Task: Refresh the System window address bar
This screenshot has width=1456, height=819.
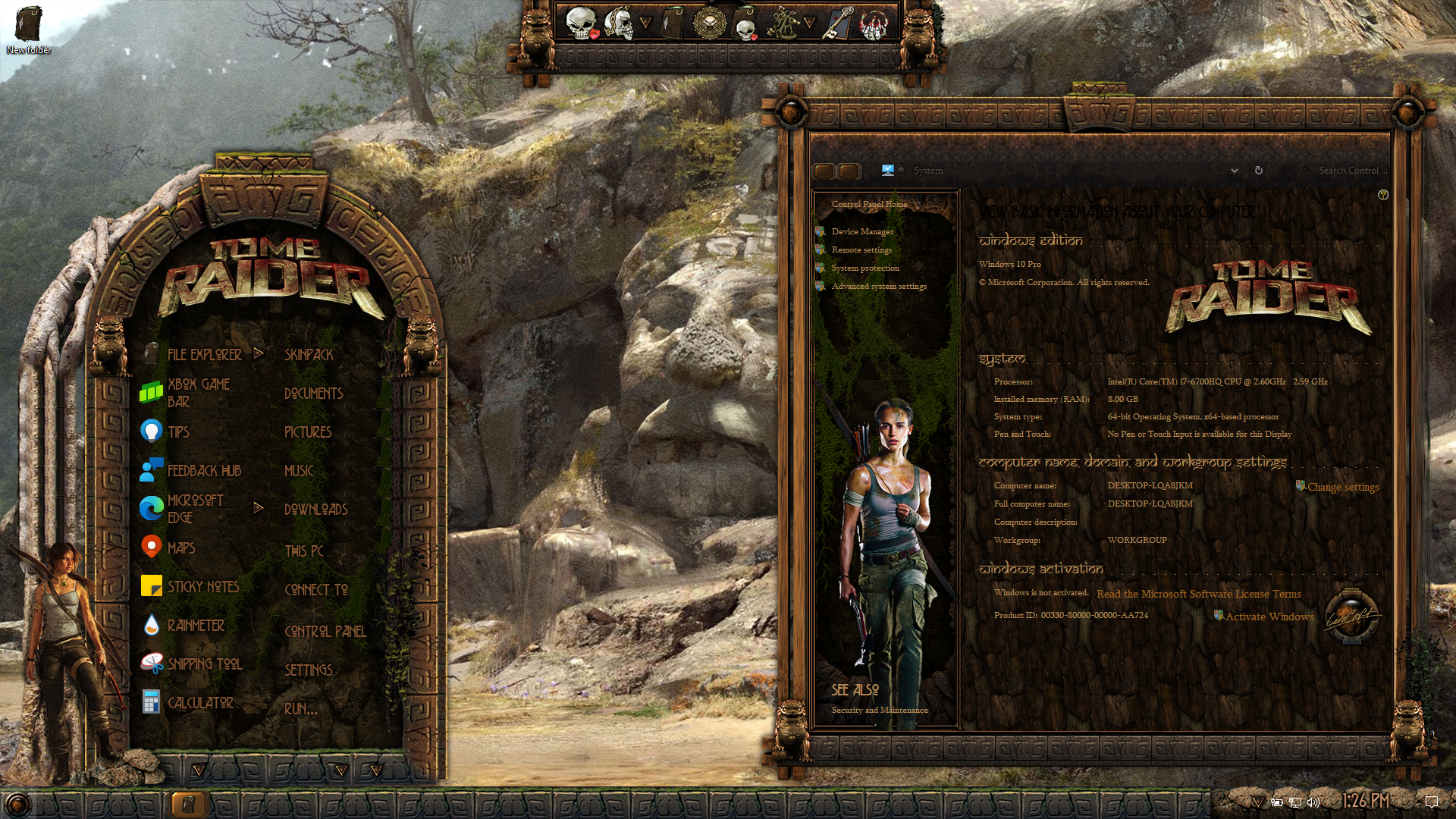Action: tap(1258, 171)
